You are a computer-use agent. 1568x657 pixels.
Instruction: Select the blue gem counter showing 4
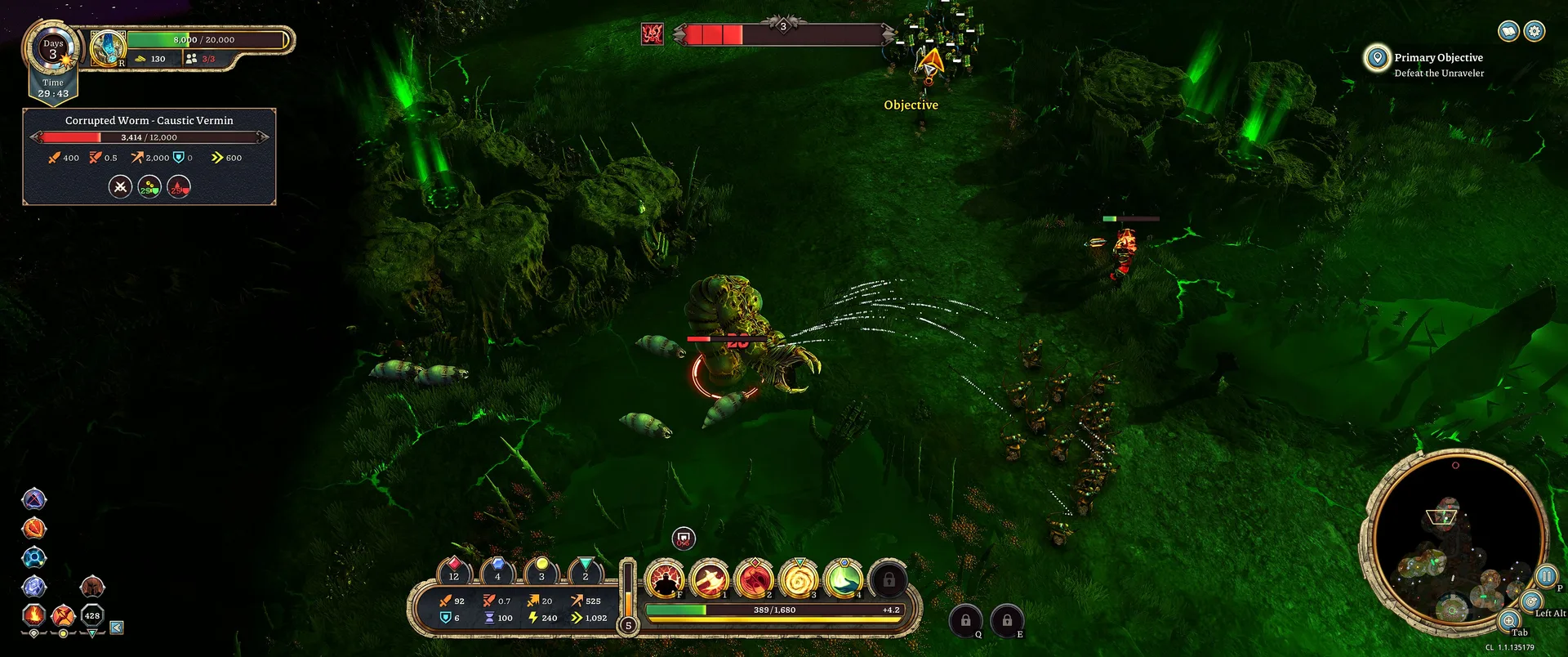pyautogui.click(x=497, y=571)
